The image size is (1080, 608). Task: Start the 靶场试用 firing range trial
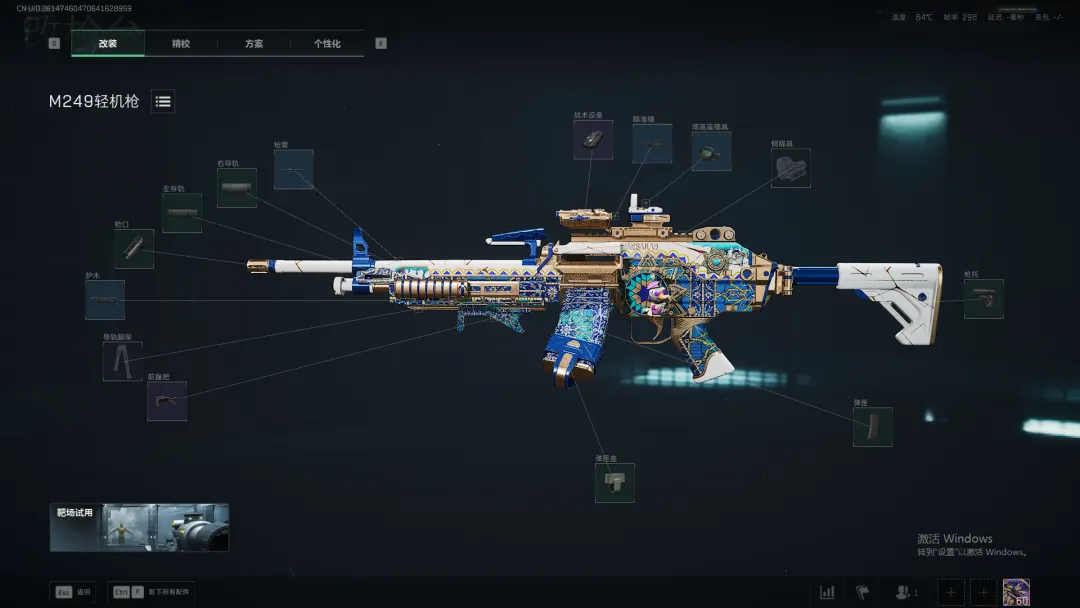tap(140, 527)
